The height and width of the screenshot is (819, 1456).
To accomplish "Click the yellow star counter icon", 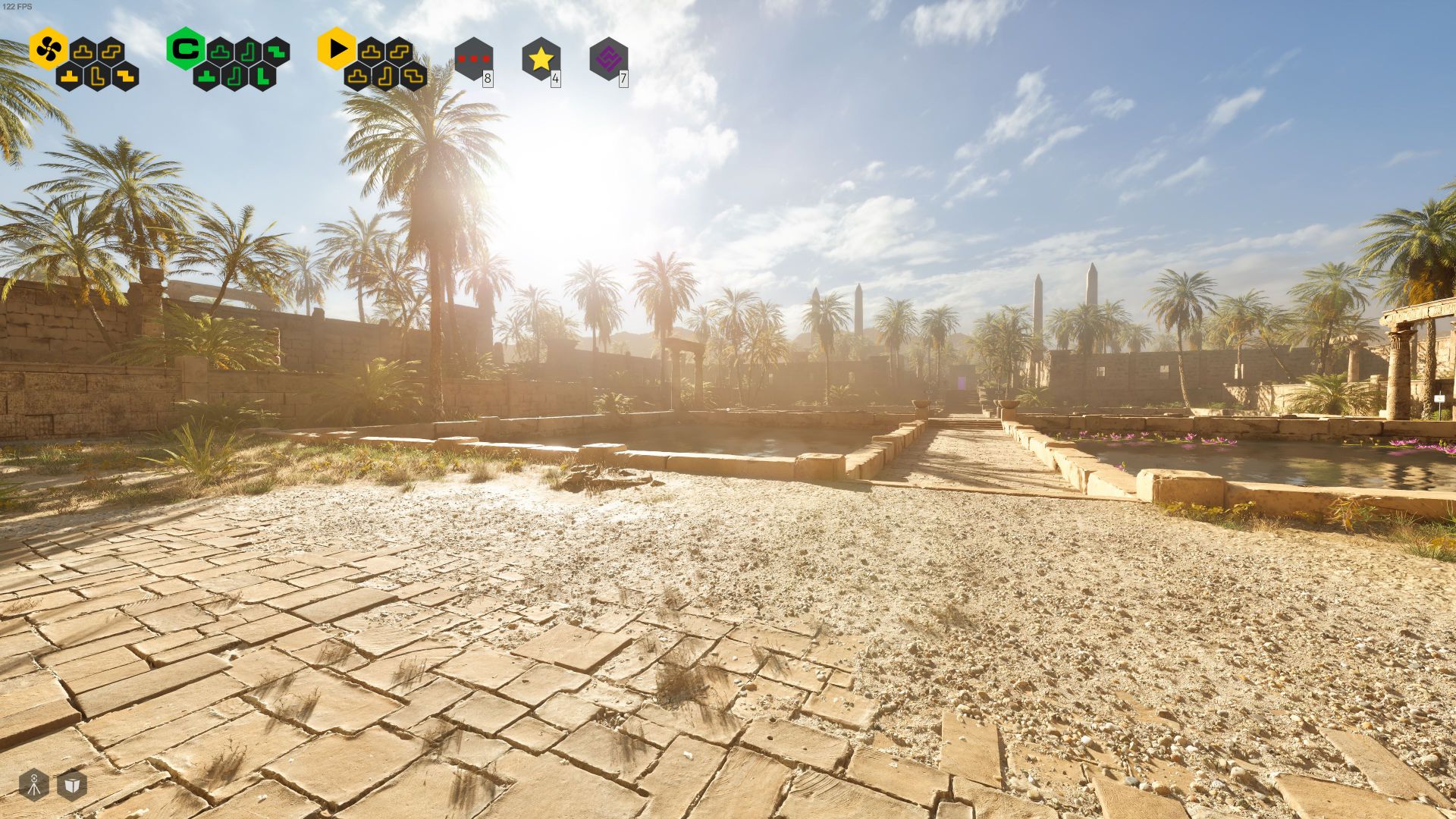I will click(x=541, y=58).
